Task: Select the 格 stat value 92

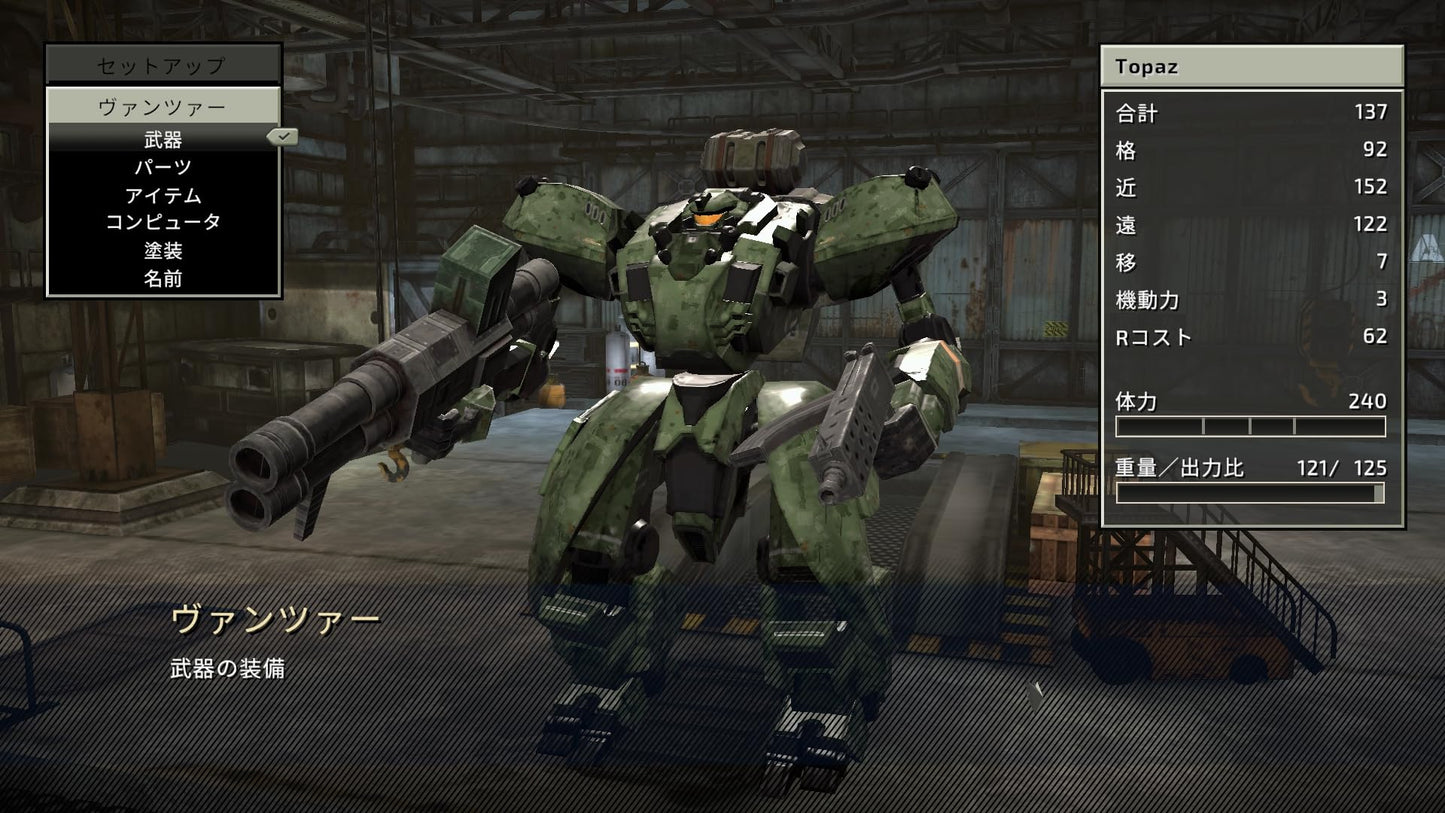Action: pos(1372,151)
